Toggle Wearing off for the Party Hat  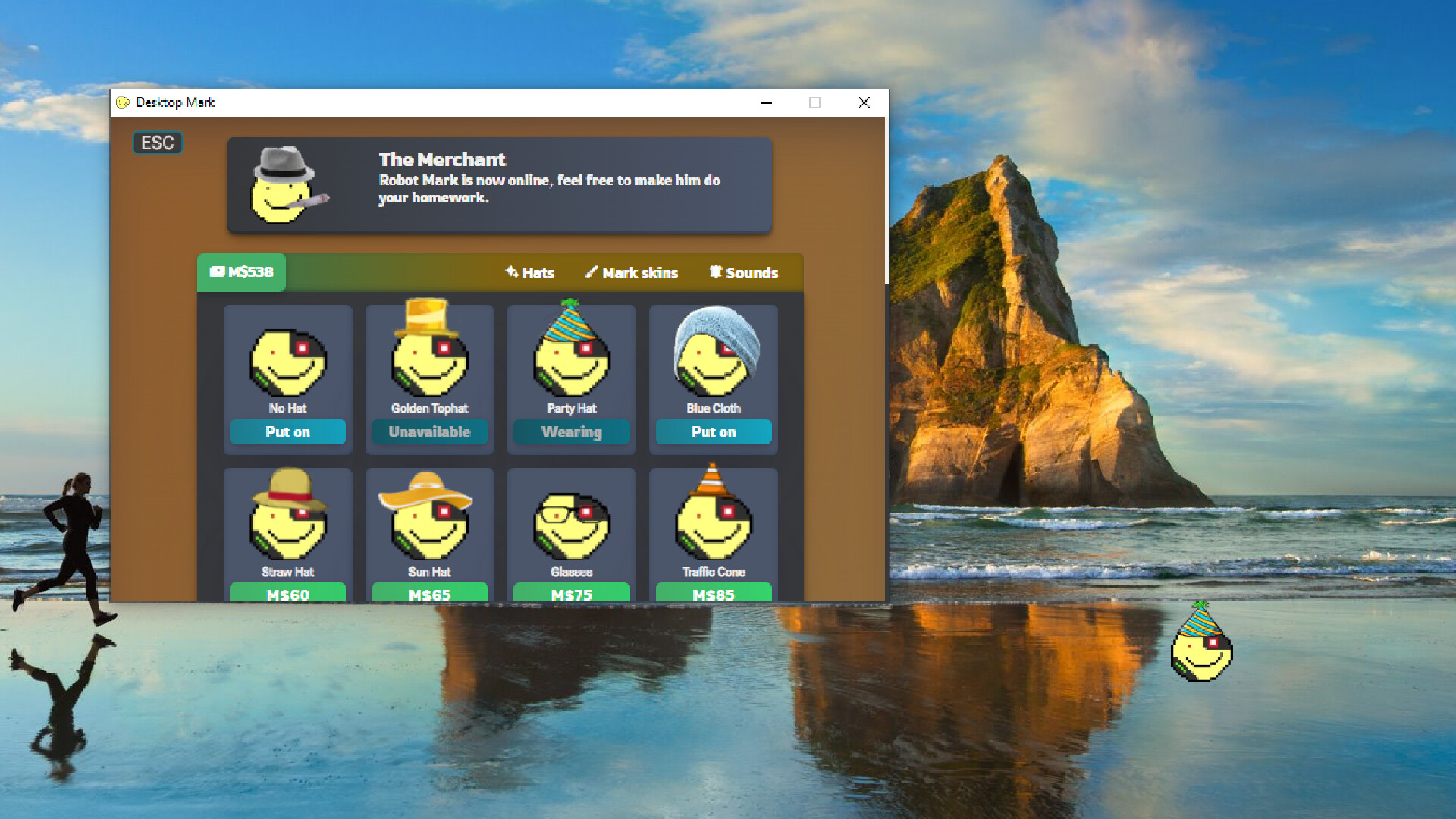(571, 431)
